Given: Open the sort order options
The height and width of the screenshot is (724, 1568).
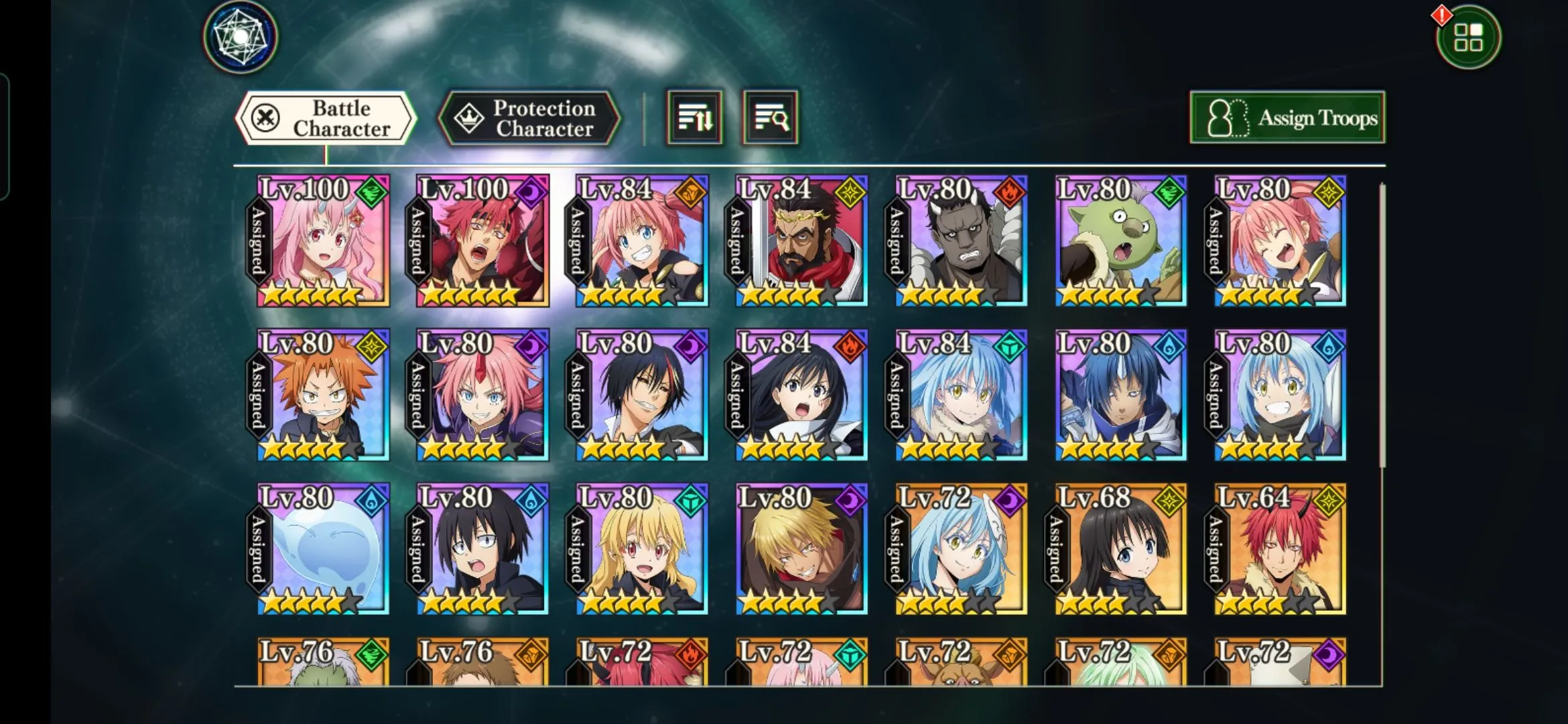Looking at the screenshot, I should pos(694,118).
